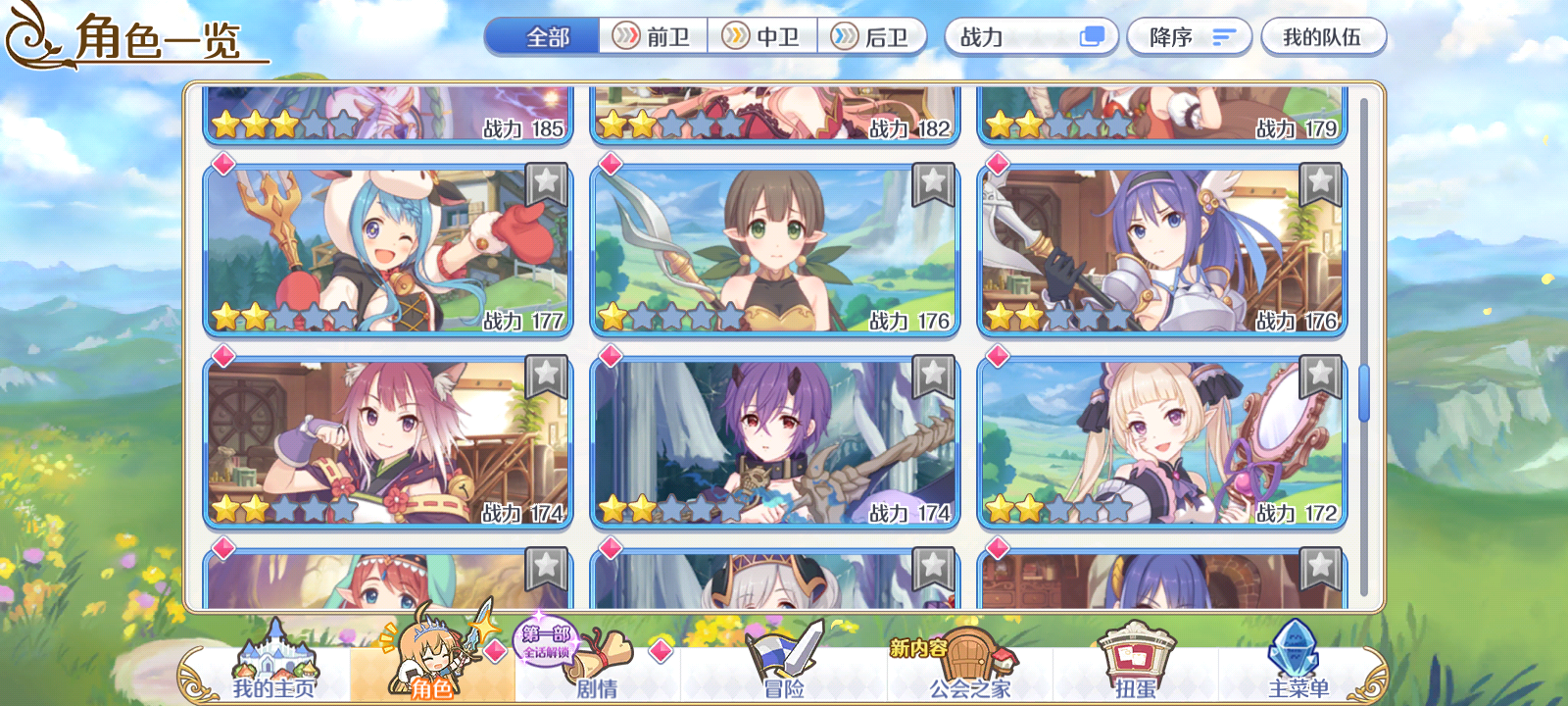Viewport: 1568px width, 706px height.
Task: Click the 我的队伍 button
Action: [1325, 36]
